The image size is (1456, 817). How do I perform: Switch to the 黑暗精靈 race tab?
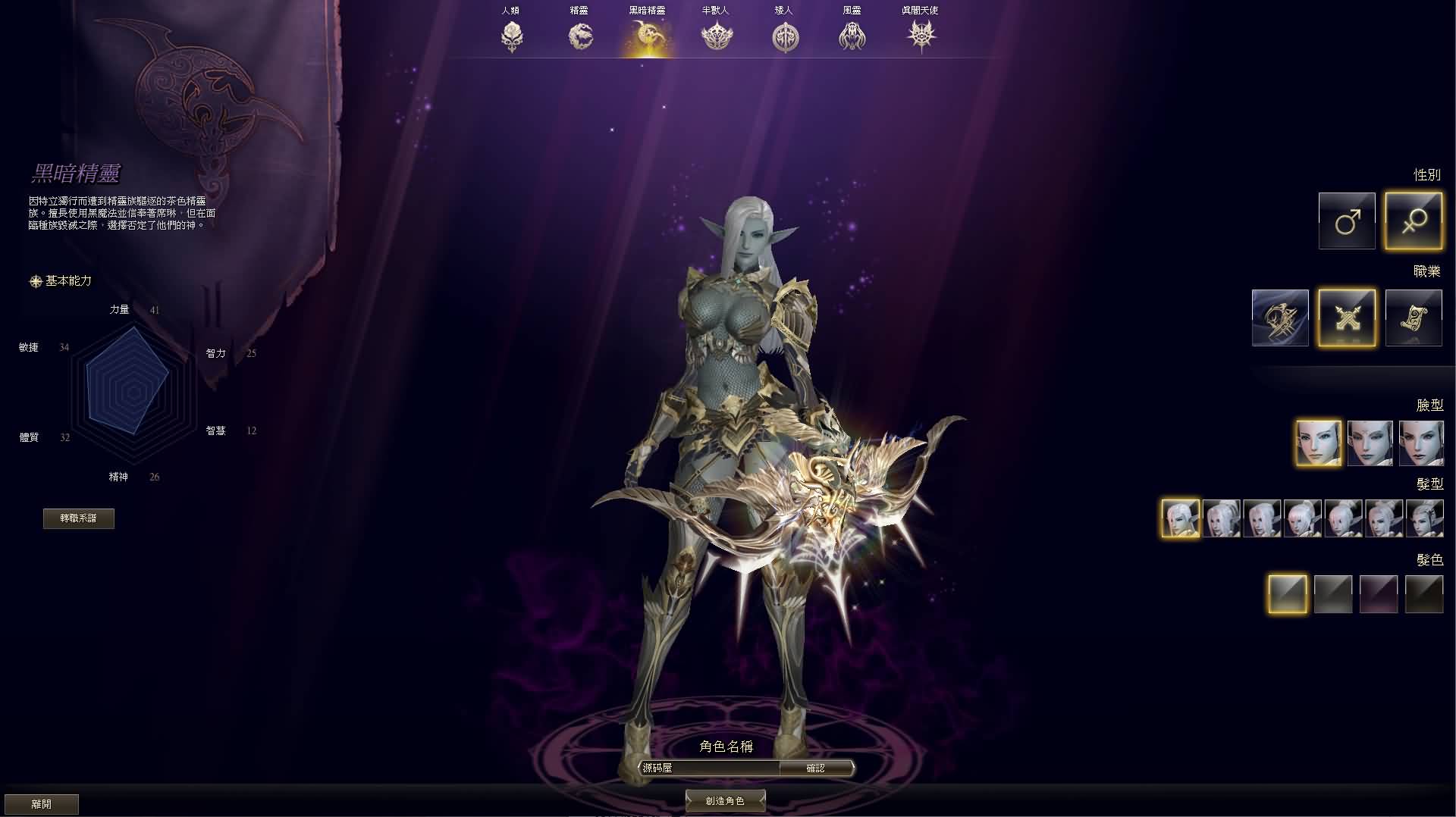coord(648,34)
